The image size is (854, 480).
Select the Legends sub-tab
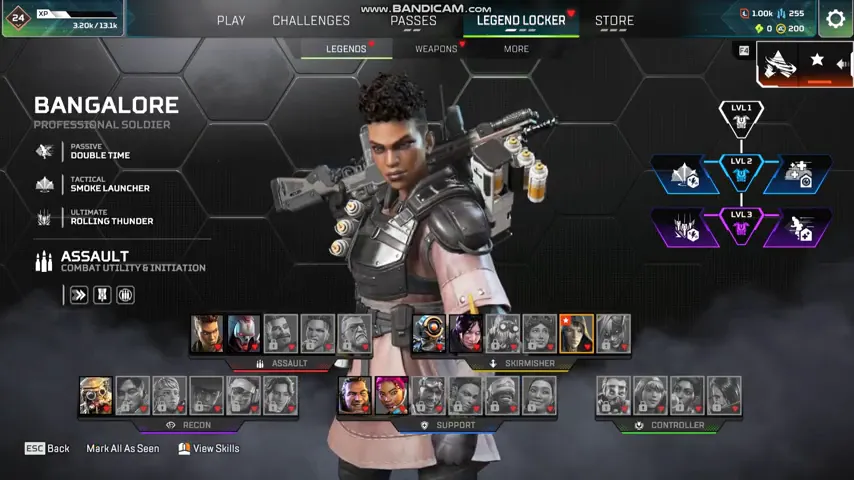point(346,48)
